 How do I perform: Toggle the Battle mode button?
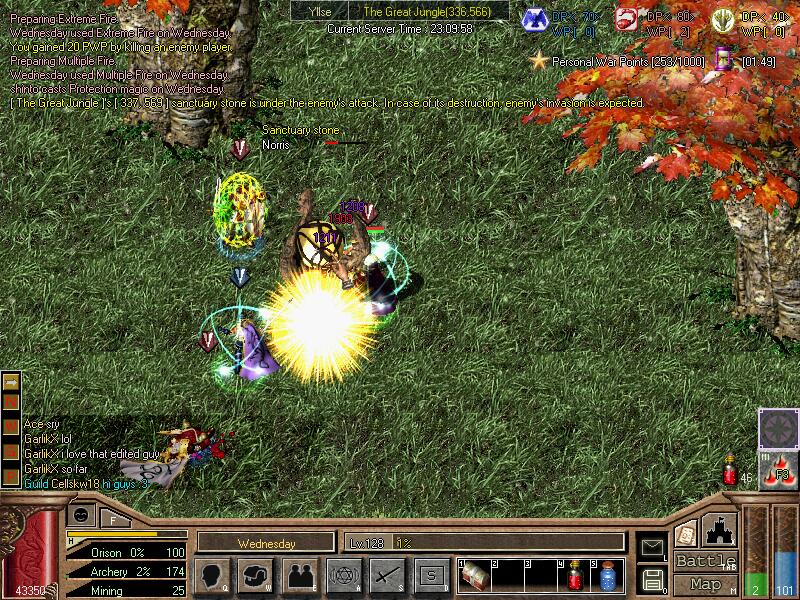point(705,561)
